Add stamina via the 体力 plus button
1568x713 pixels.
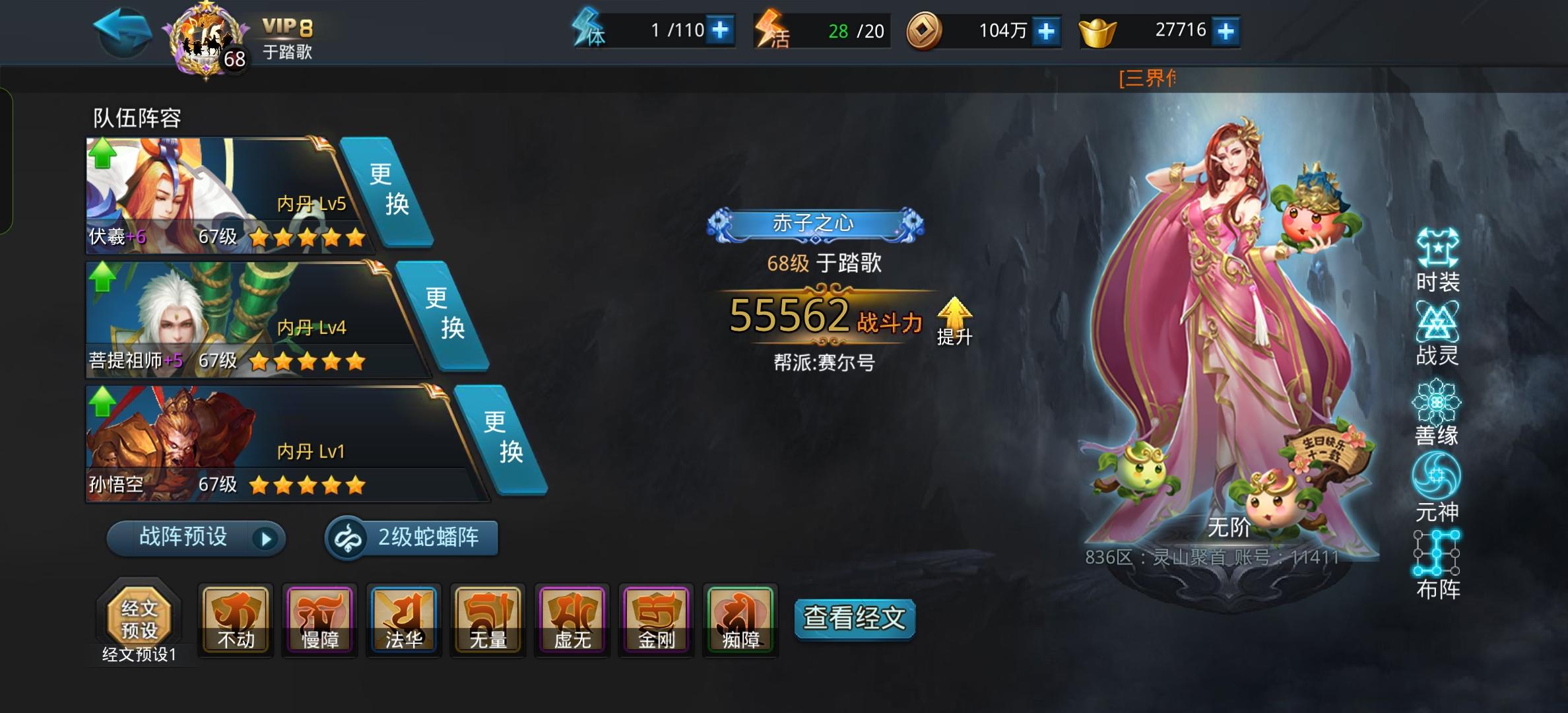pos(719,30)
